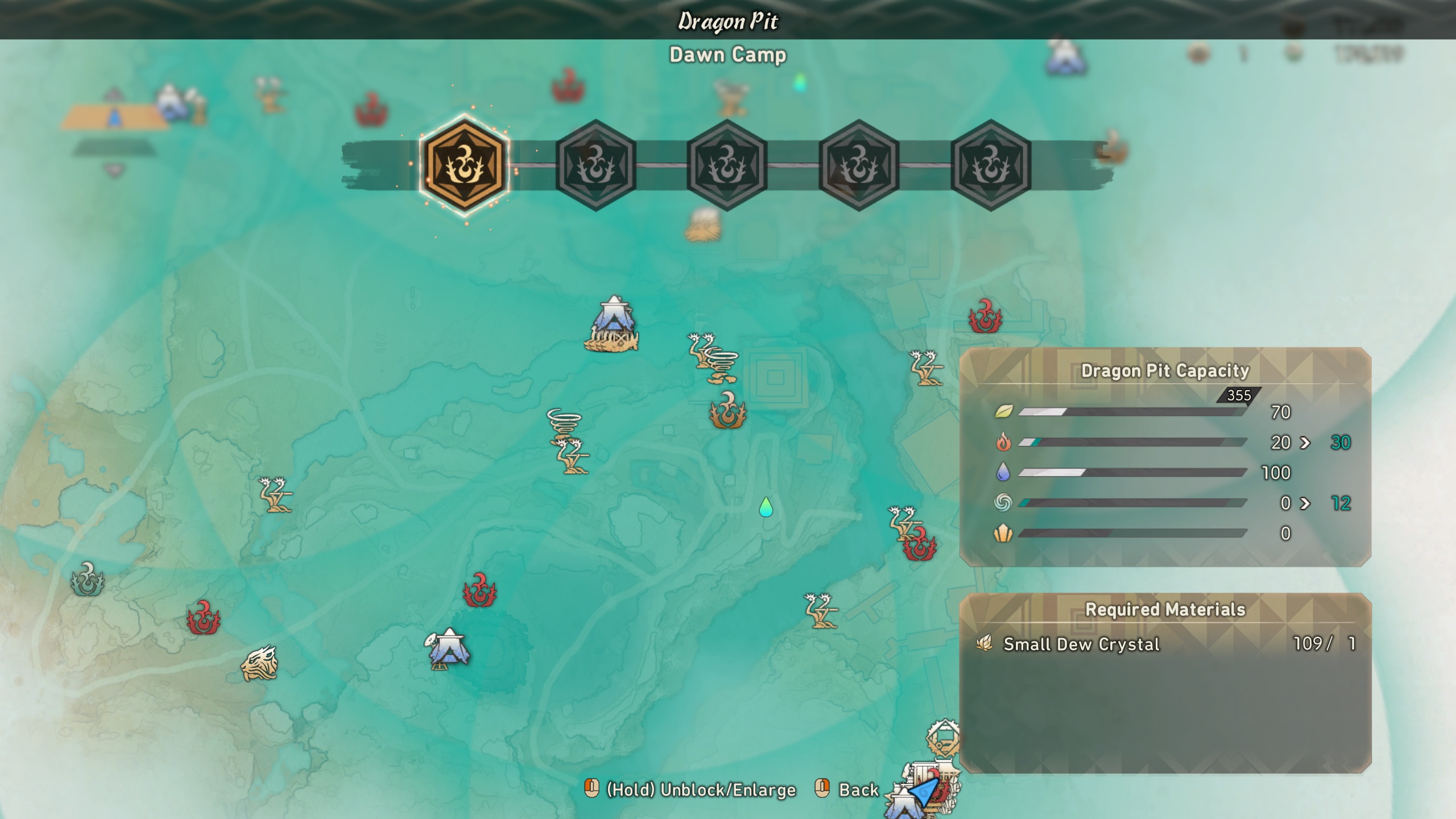Select the glowing gold Dragon Pit upgrade node
Image resolution: width=1456 pixels, height=819 pixels.
464,165
